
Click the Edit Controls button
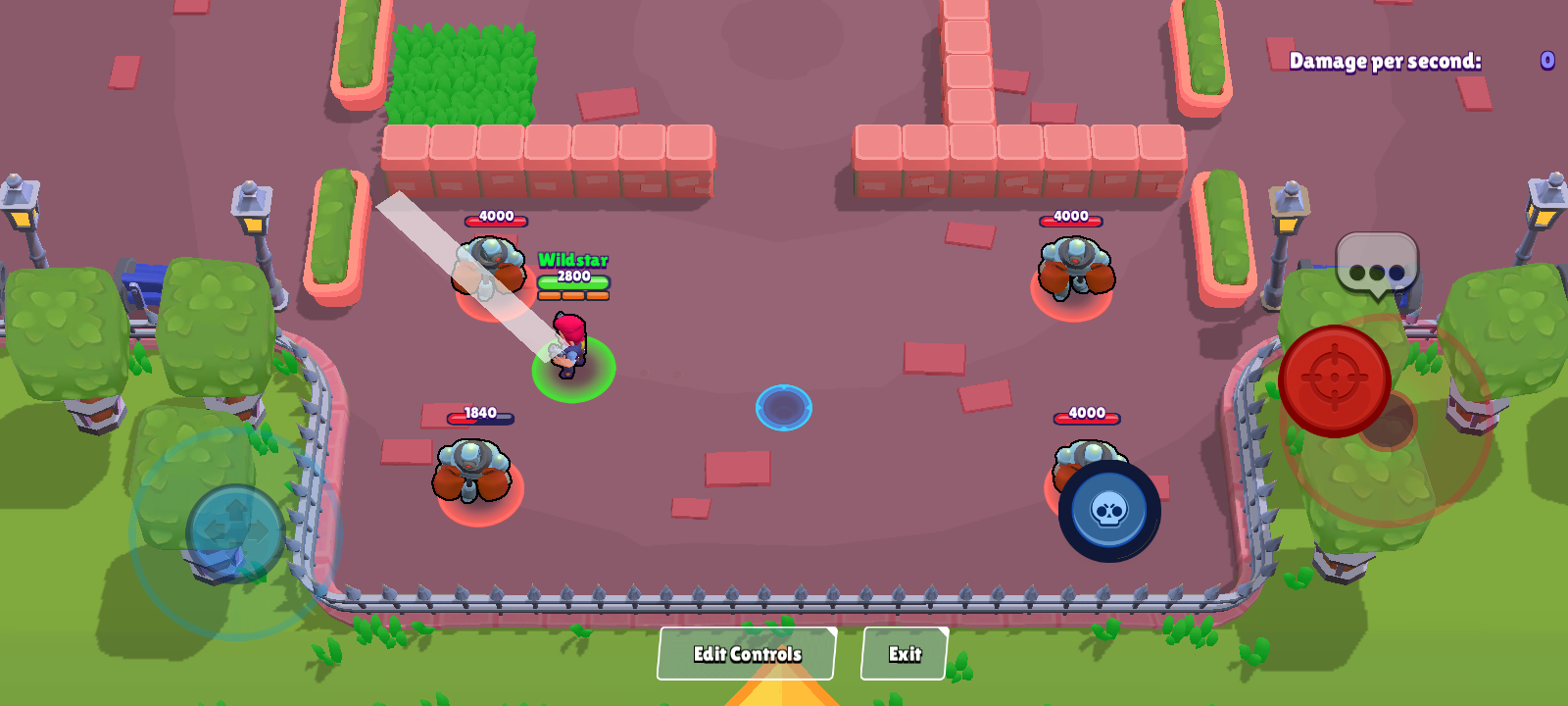[x=746, y=653]
